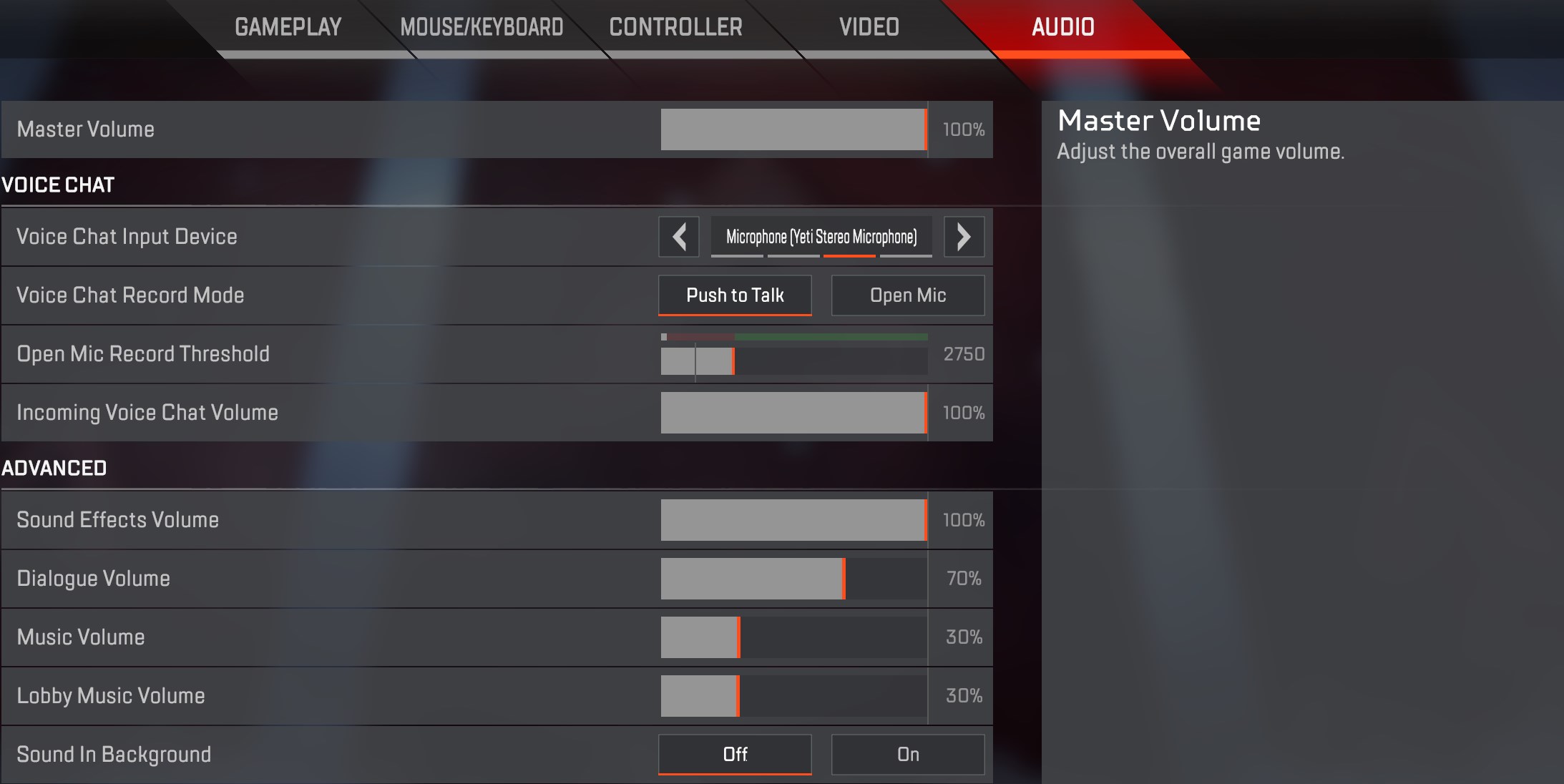Image resolution: width=1564 pixels, height=784 pixels.
Task: Lower the Sound Effects Volume slider
Action: tap(794, 520)
